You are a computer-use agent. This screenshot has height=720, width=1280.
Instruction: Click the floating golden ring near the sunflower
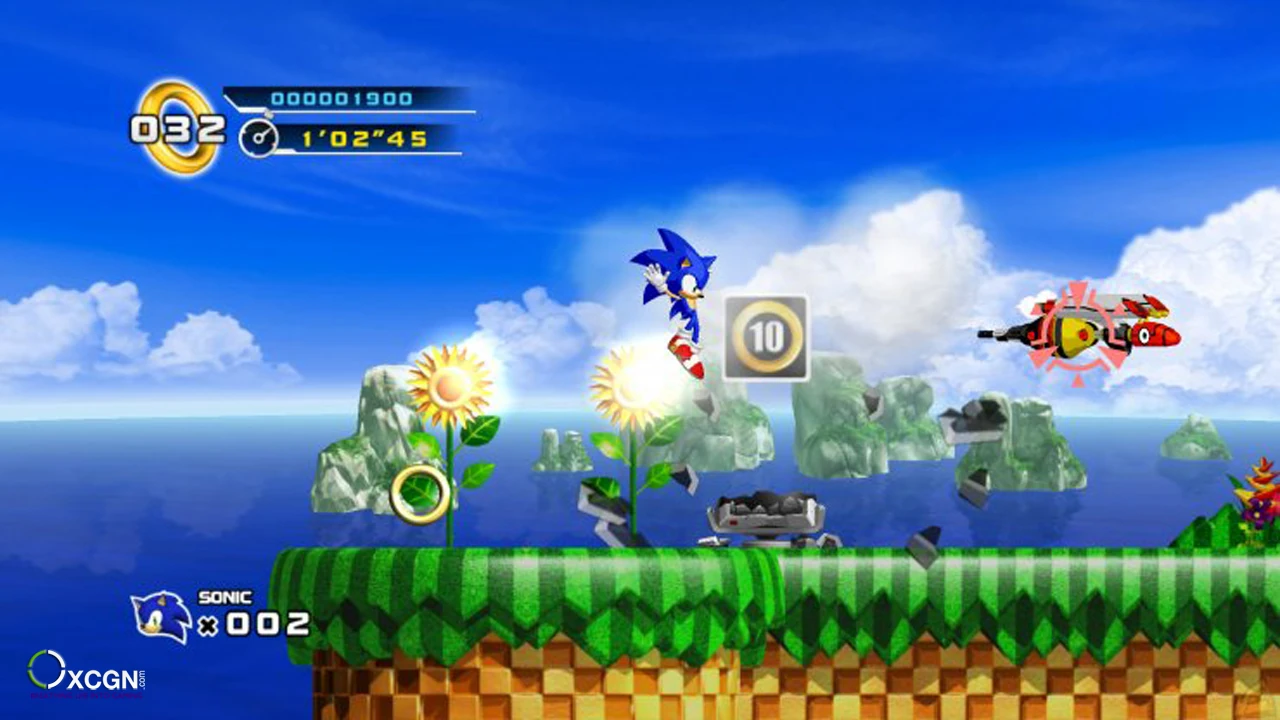pos(422,495)
